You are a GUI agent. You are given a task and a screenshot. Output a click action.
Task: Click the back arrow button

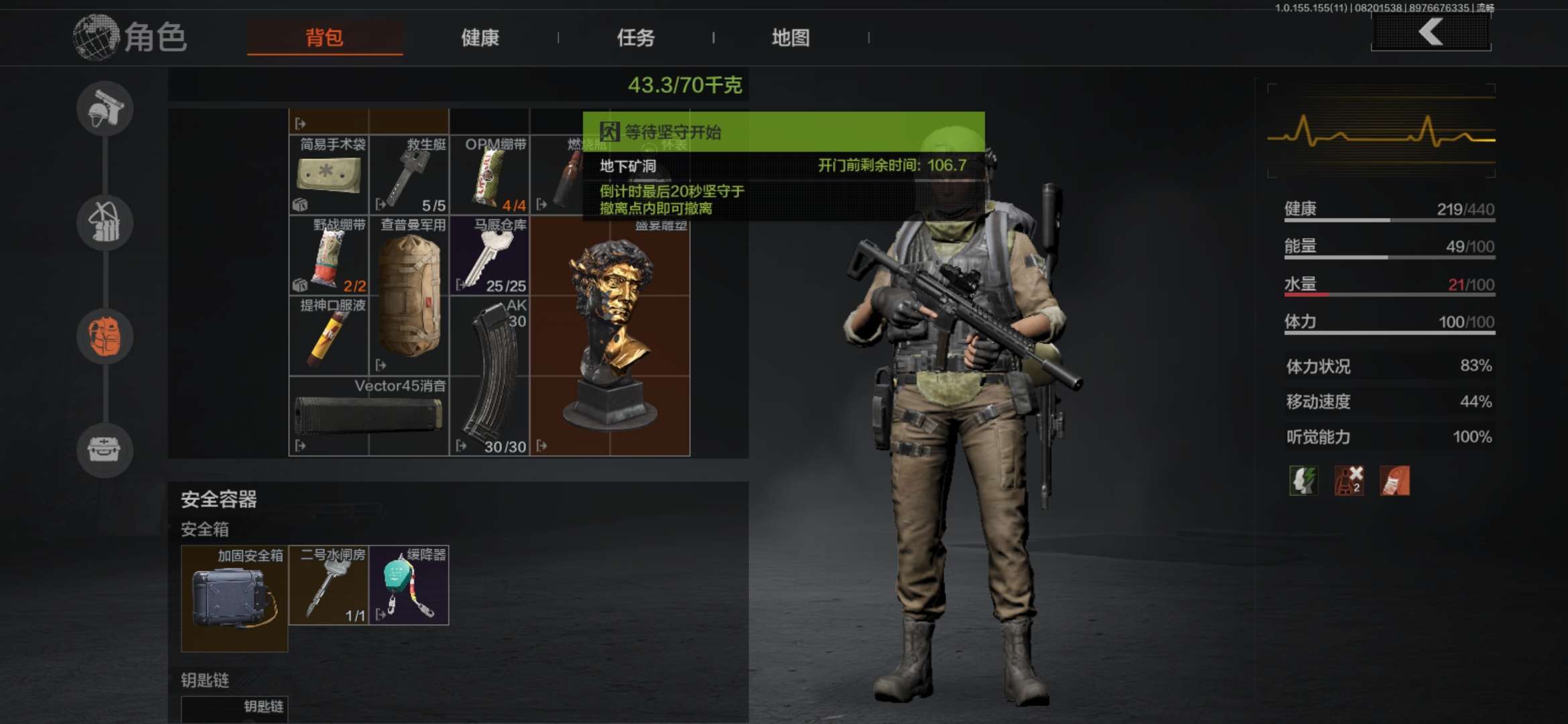(1431, 32)
